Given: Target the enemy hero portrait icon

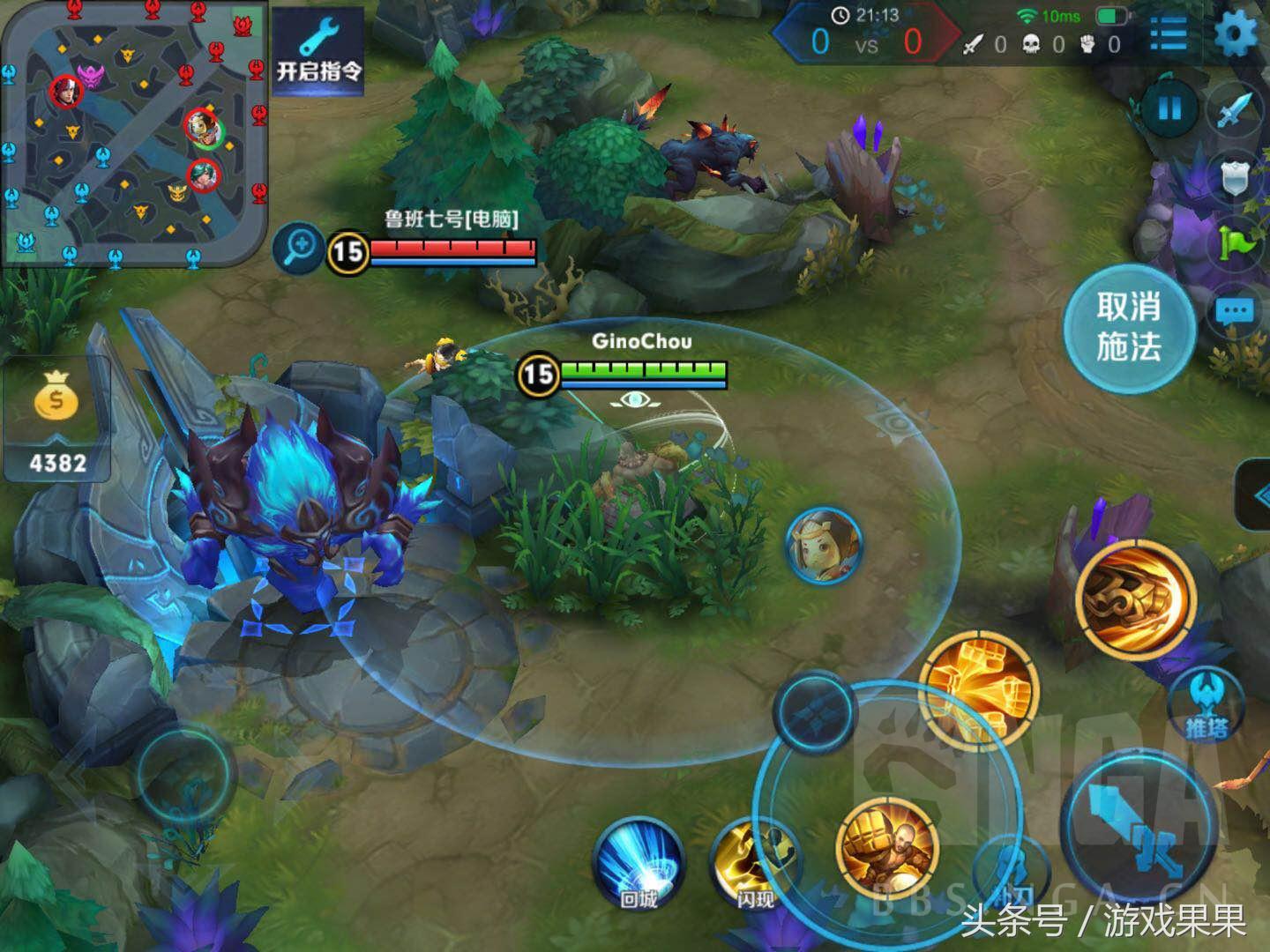Looking at the screenshot, I should (824, 545).
